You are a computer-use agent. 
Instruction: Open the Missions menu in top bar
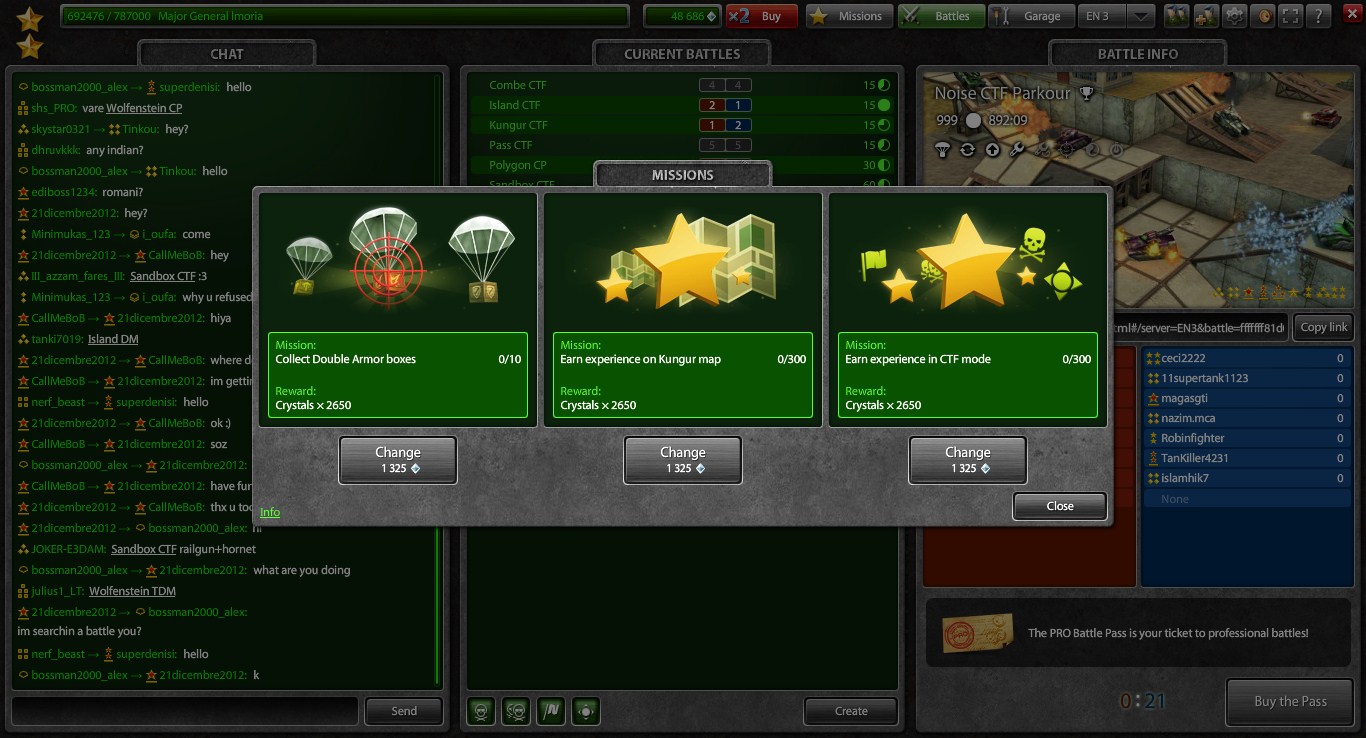pyautogui.click(x=849, y=16)
